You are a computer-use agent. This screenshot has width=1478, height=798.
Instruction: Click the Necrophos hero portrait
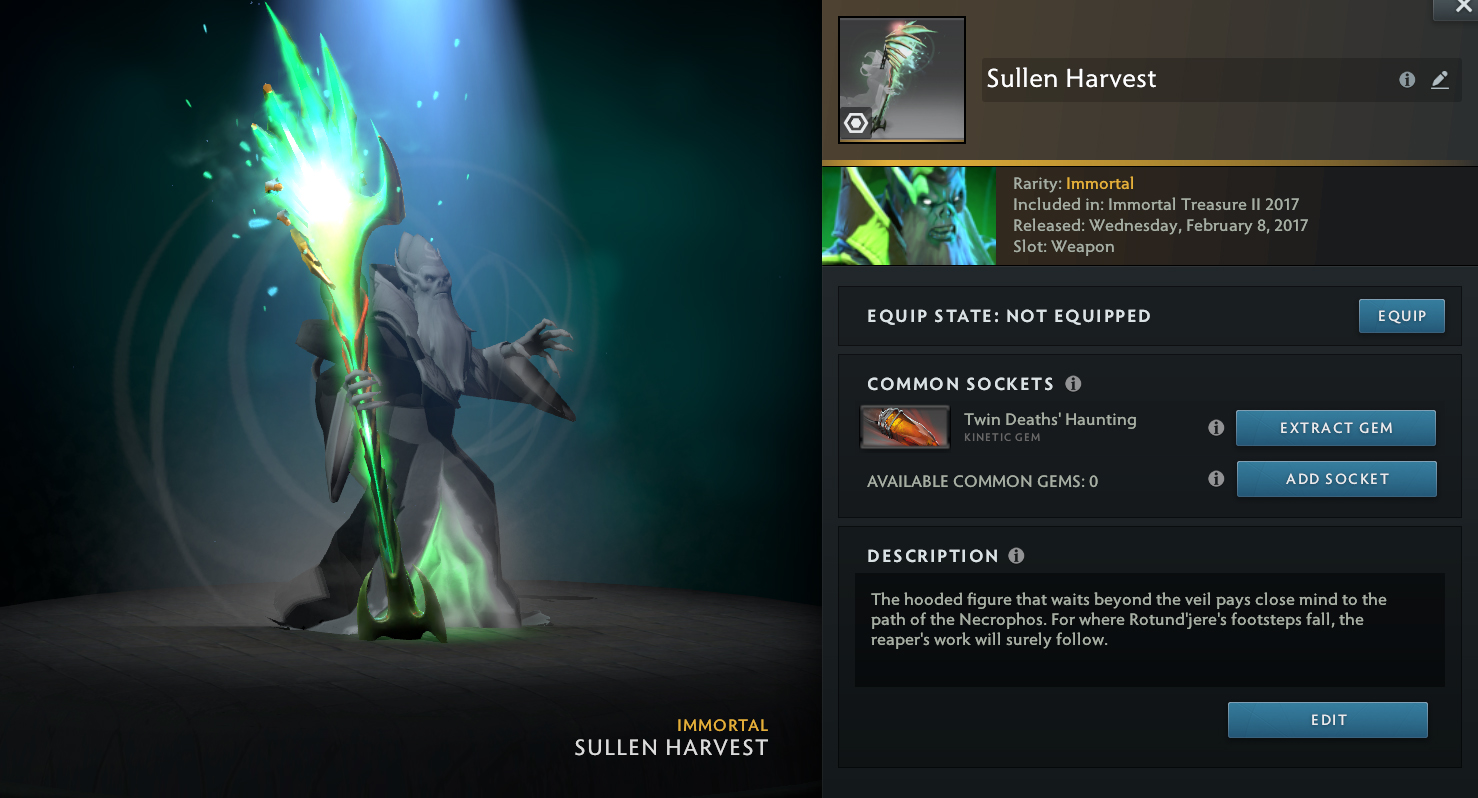tap(908, 216)
